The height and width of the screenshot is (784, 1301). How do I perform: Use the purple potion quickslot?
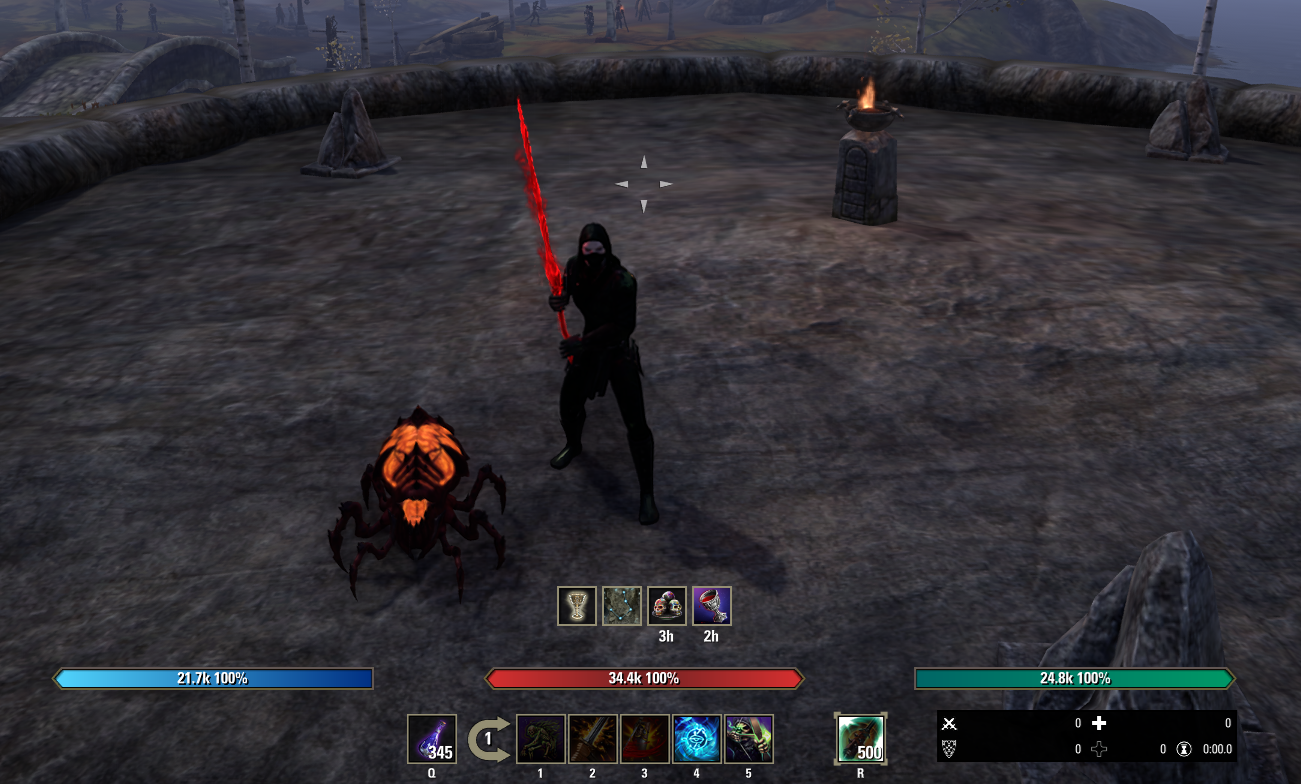point(432,739)
